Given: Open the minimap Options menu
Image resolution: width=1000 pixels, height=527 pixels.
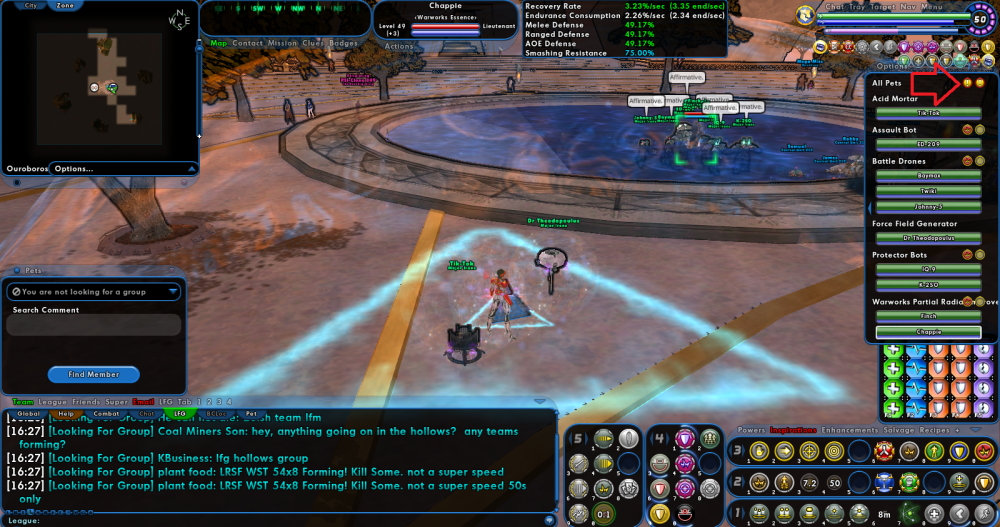Looking at the screenshot, I should tap(74, 168).
